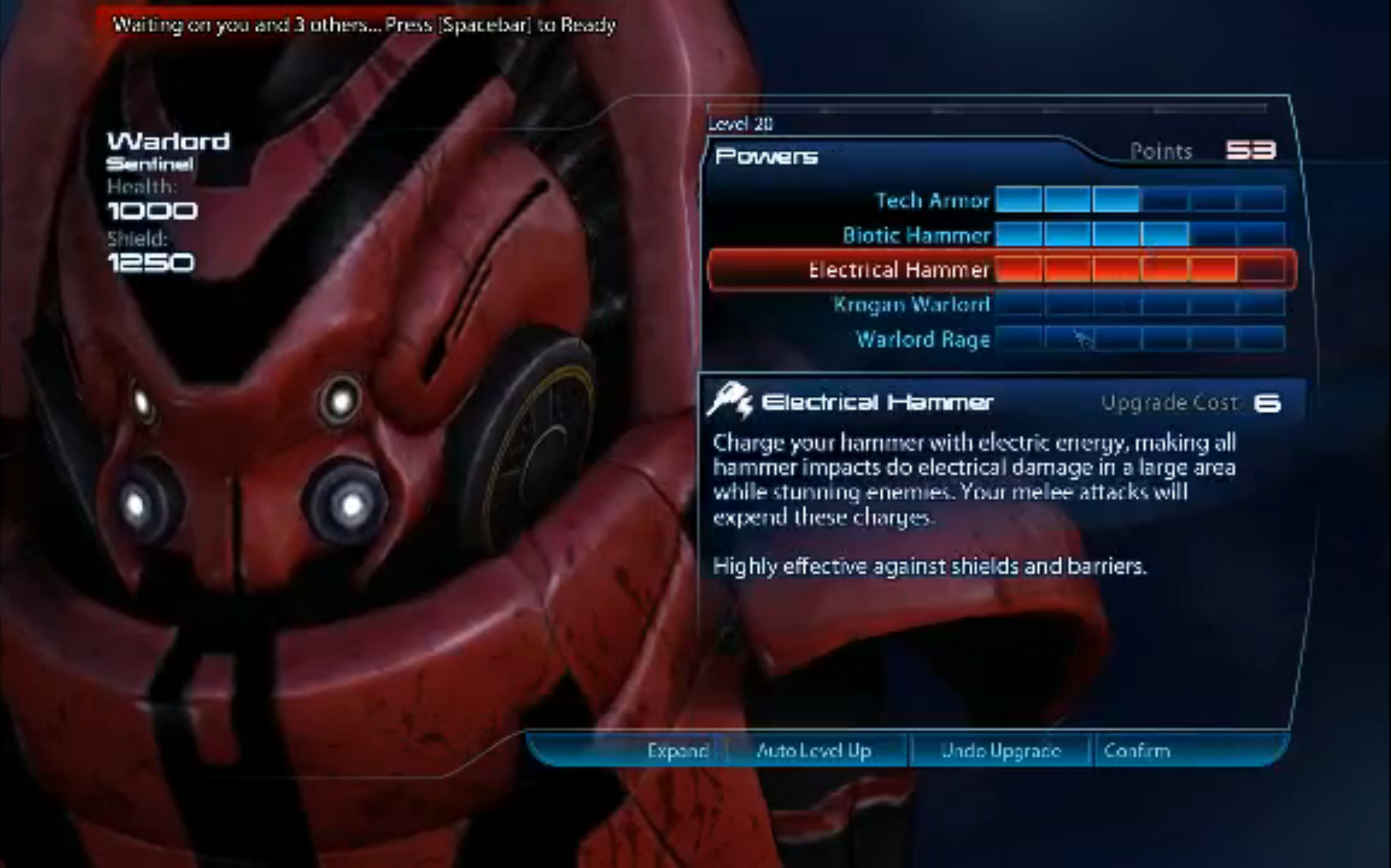Viewport: 1391px width, 868px height.
Task: Select the highlighted Electrical Hammer row
Action: point(899,270)
